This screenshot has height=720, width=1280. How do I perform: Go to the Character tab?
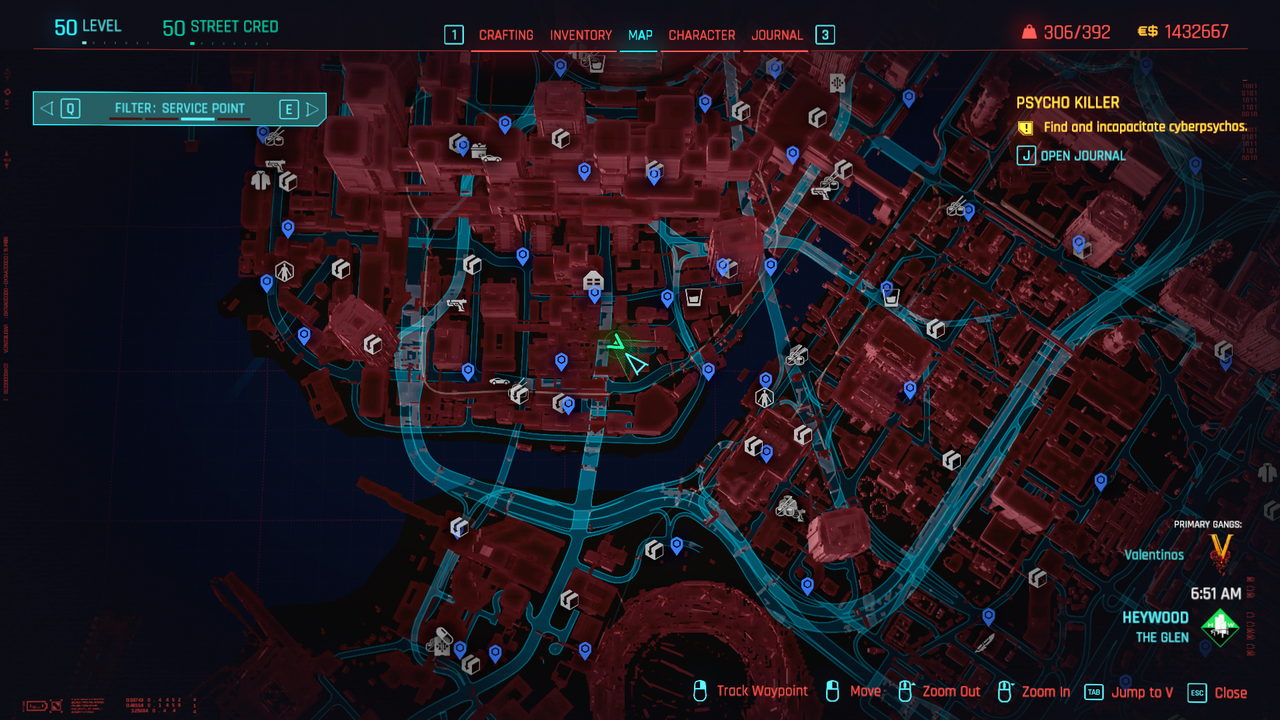tap(702, 35)
